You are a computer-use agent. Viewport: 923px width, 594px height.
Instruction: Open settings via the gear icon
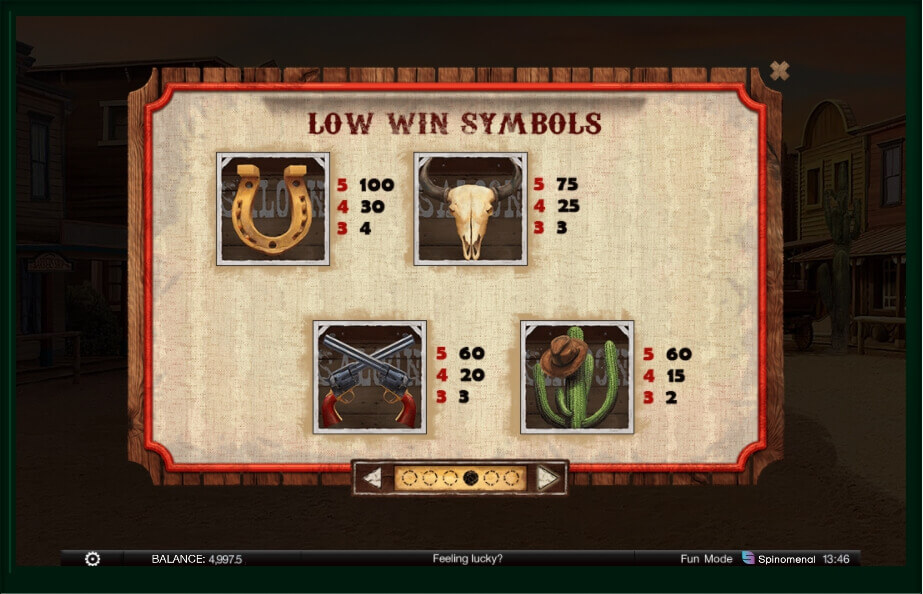pos(92,559)
